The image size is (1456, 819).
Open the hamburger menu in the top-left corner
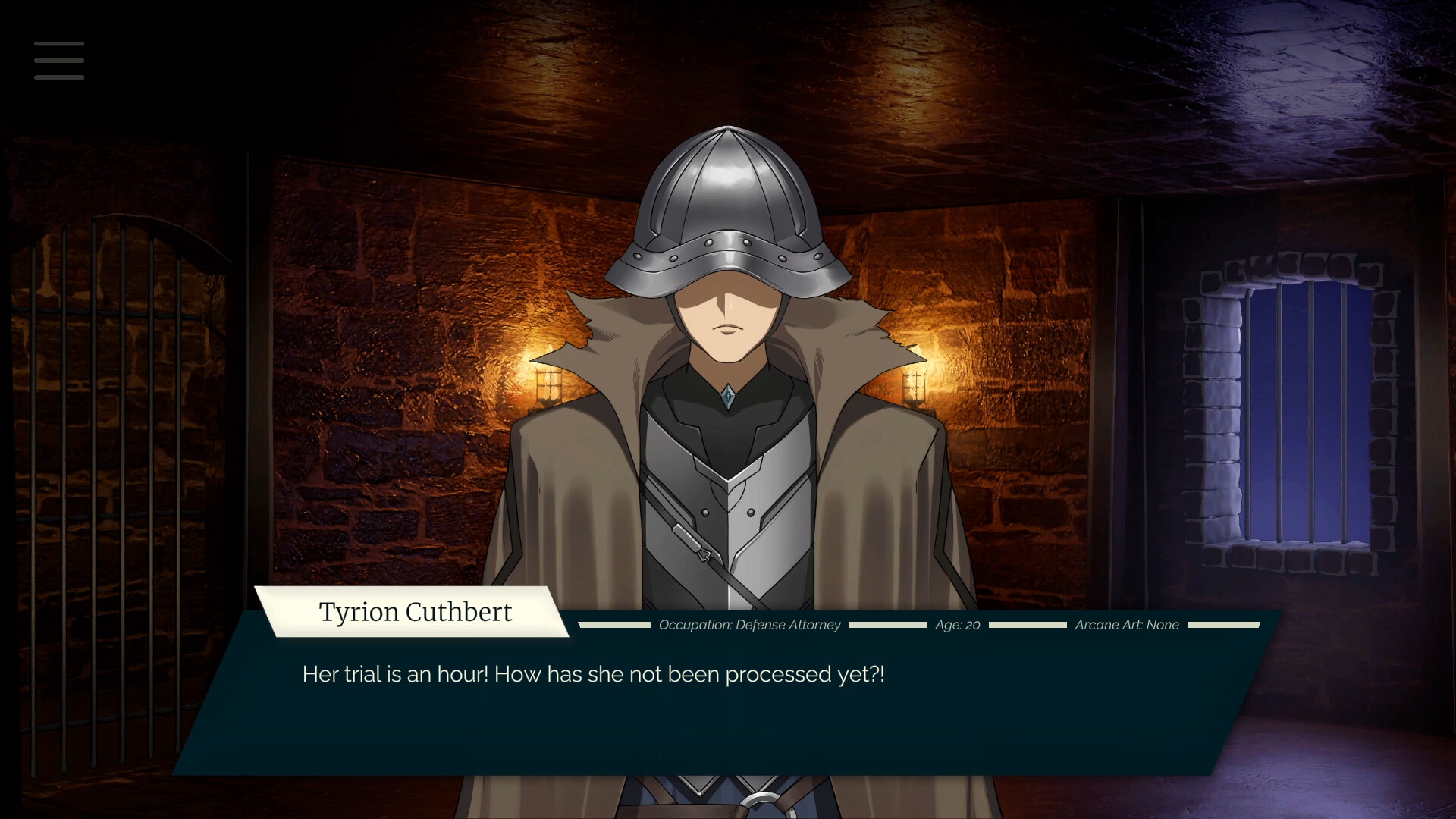click(x=59, y=61)
